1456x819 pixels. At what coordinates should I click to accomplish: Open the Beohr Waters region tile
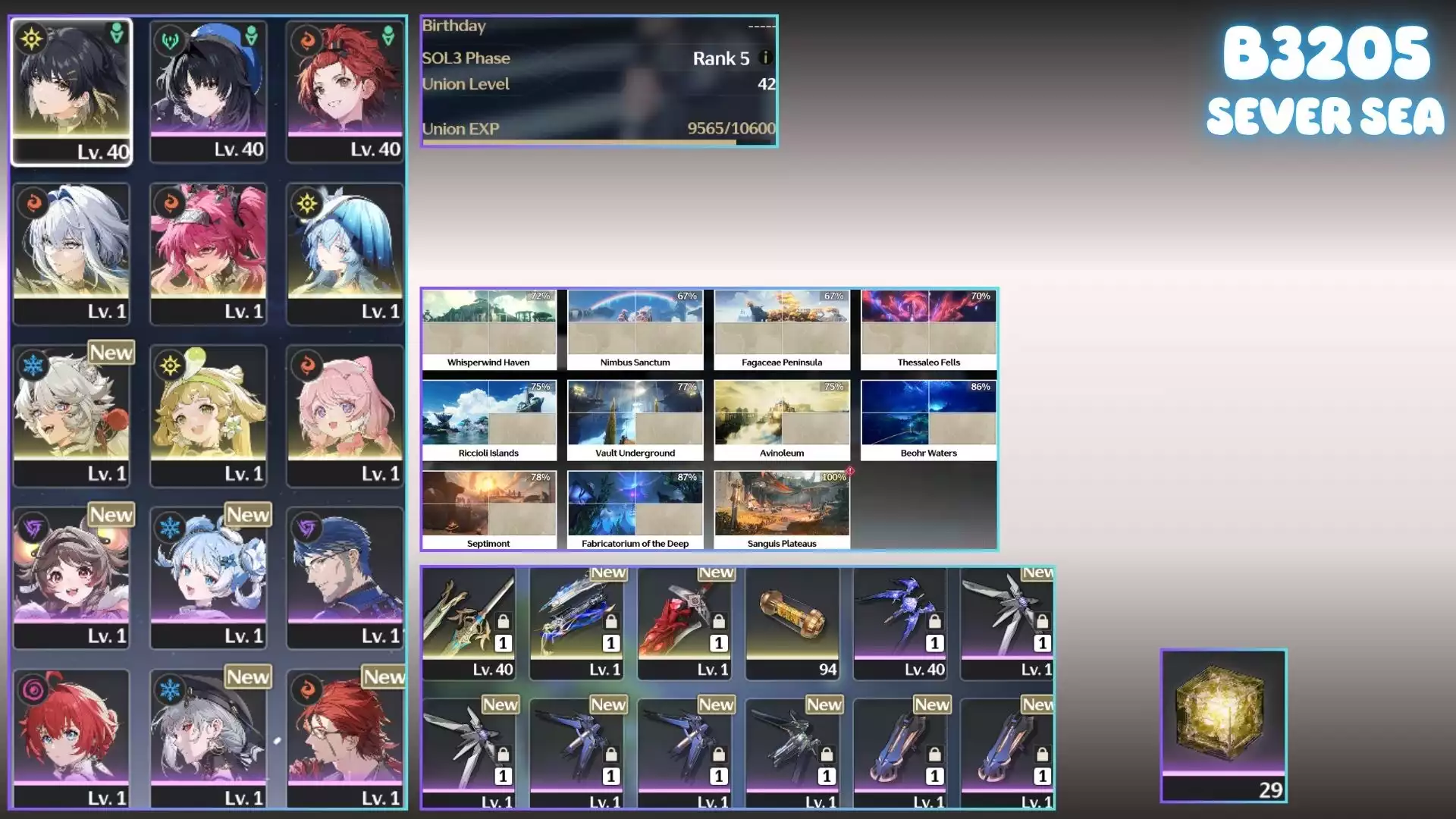coord(929,420)
